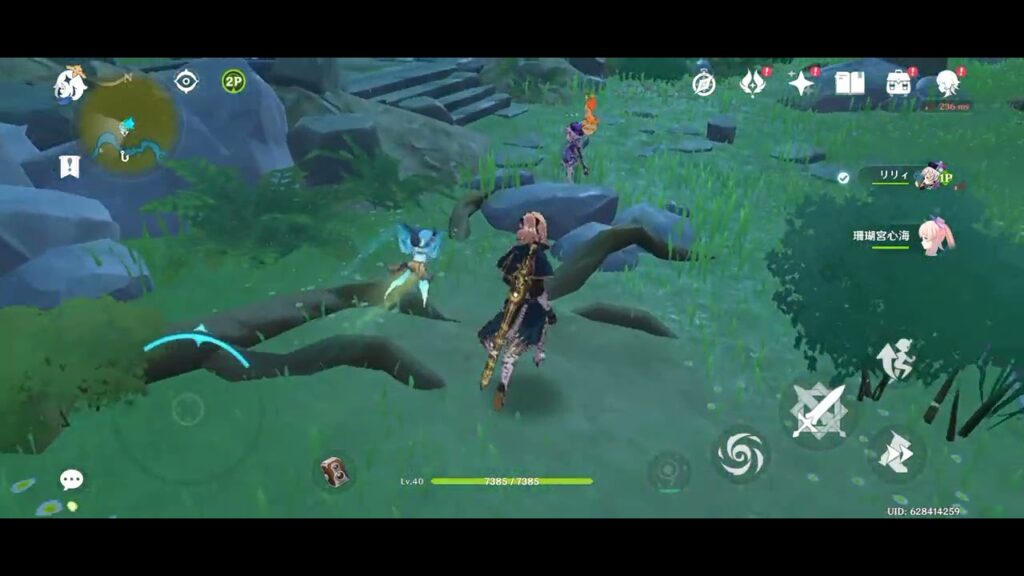1024x576 pixels.
Task: Tap the sprint dash button
Action: (895, 455)
